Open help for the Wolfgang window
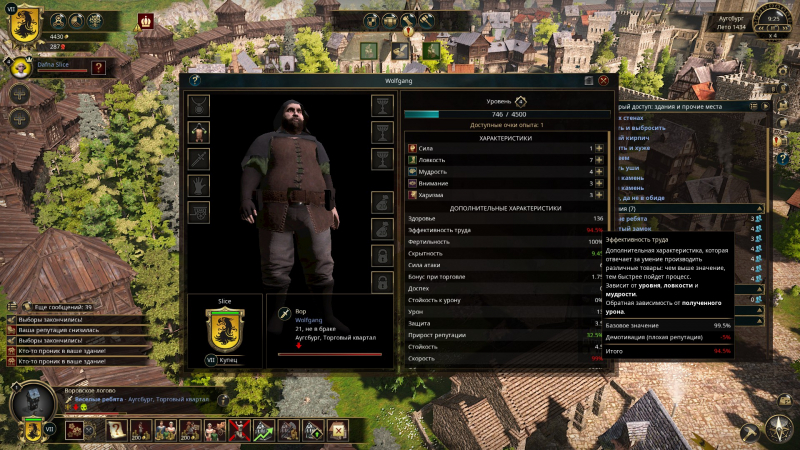800x450 pixels. (x=196, y=80)
